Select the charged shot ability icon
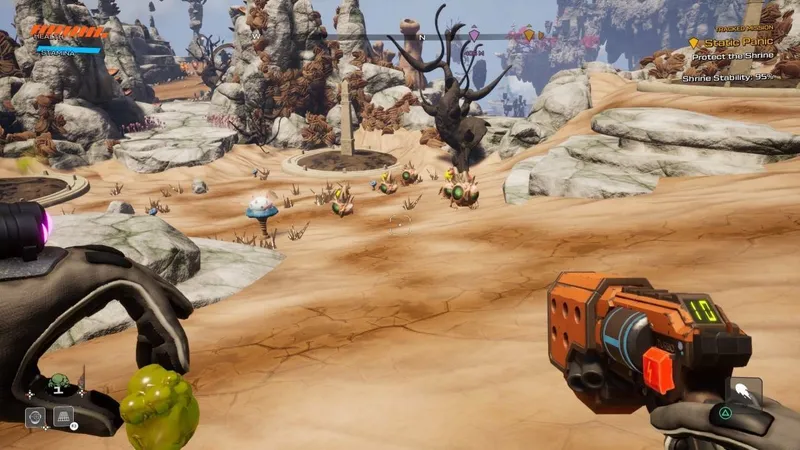The height and width of the screenshot is (450, 800). [743, 392]
